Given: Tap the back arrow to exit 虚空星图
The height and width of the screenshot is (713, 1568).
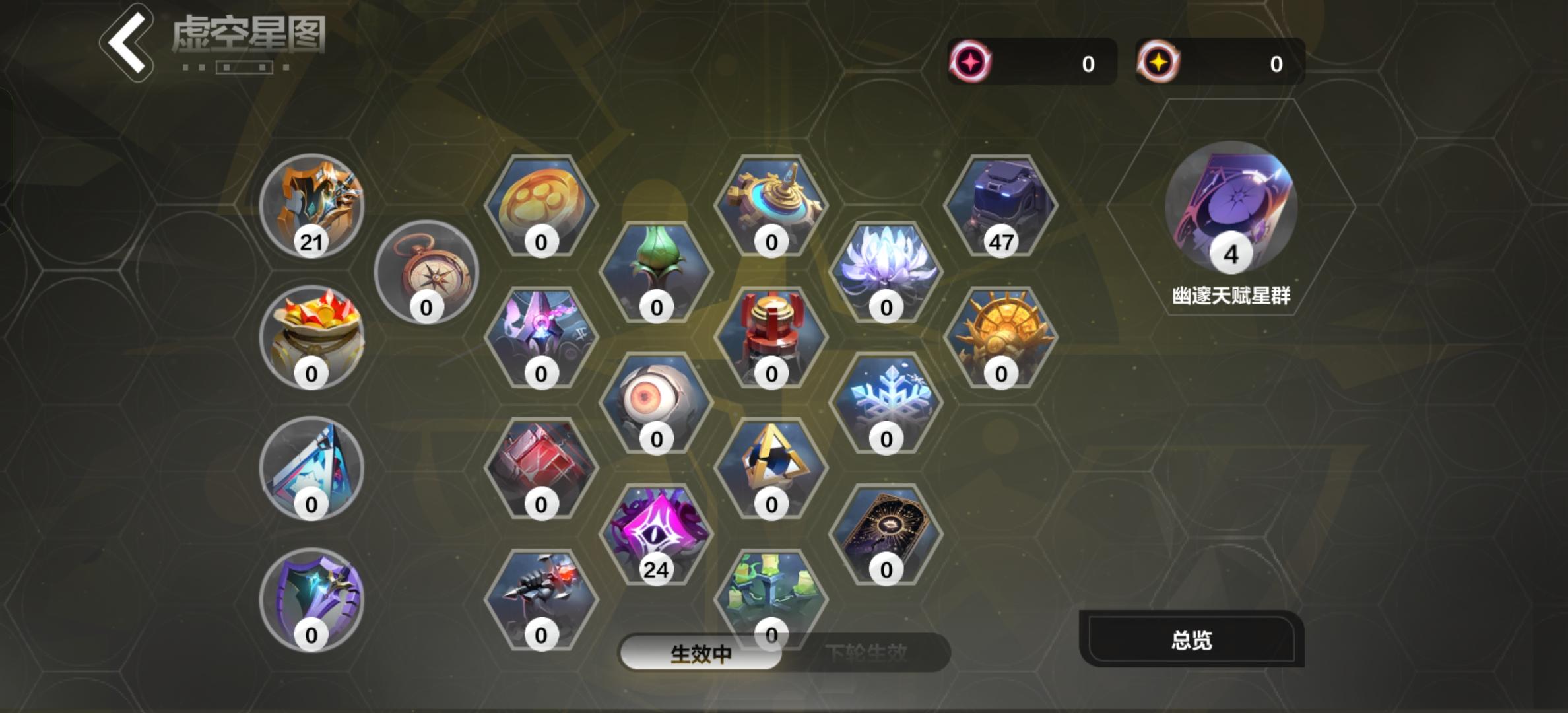Looking at the screenshot, I should tap(127, 41).
